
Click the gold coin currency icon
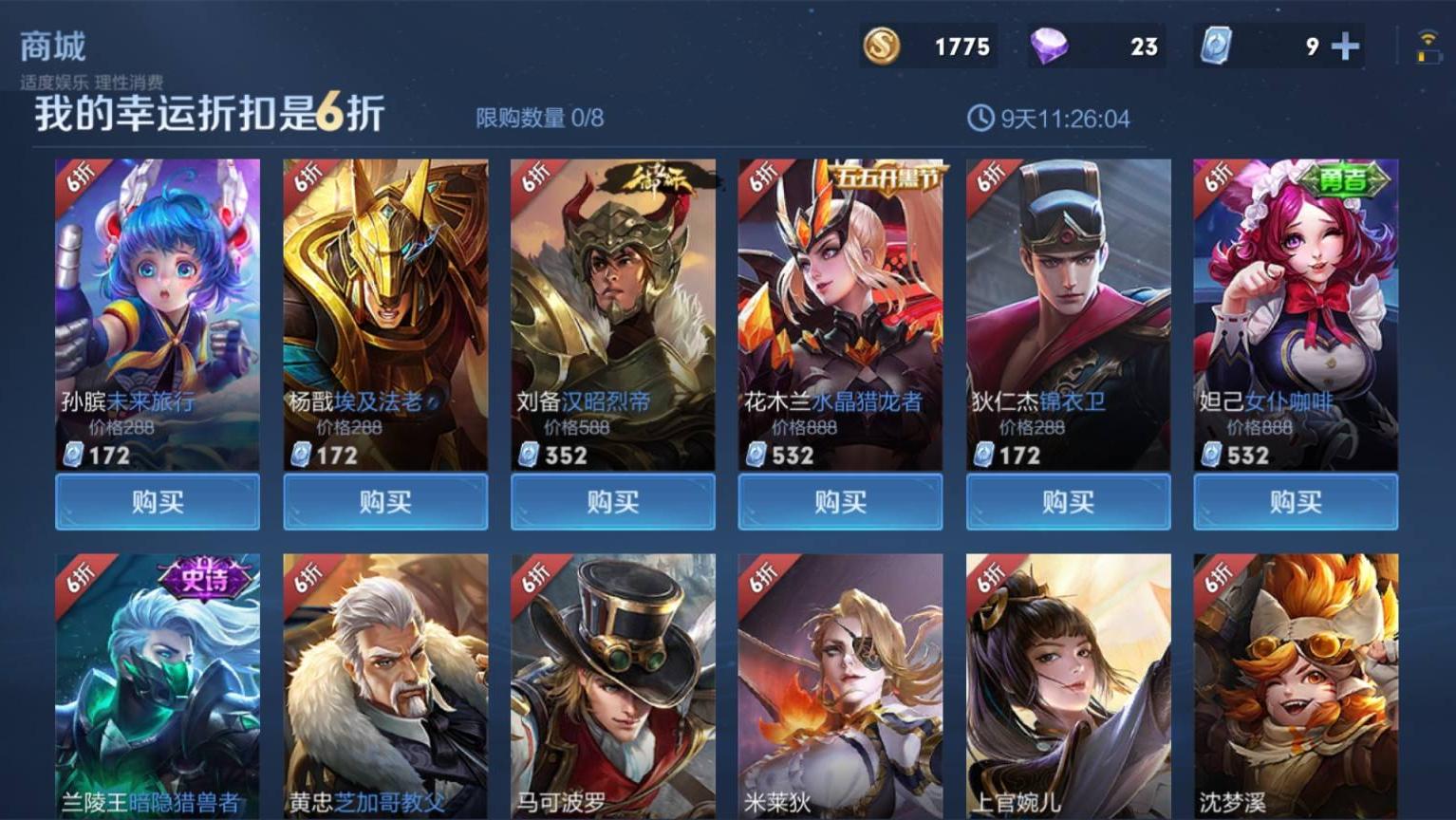tap(881, 45)
